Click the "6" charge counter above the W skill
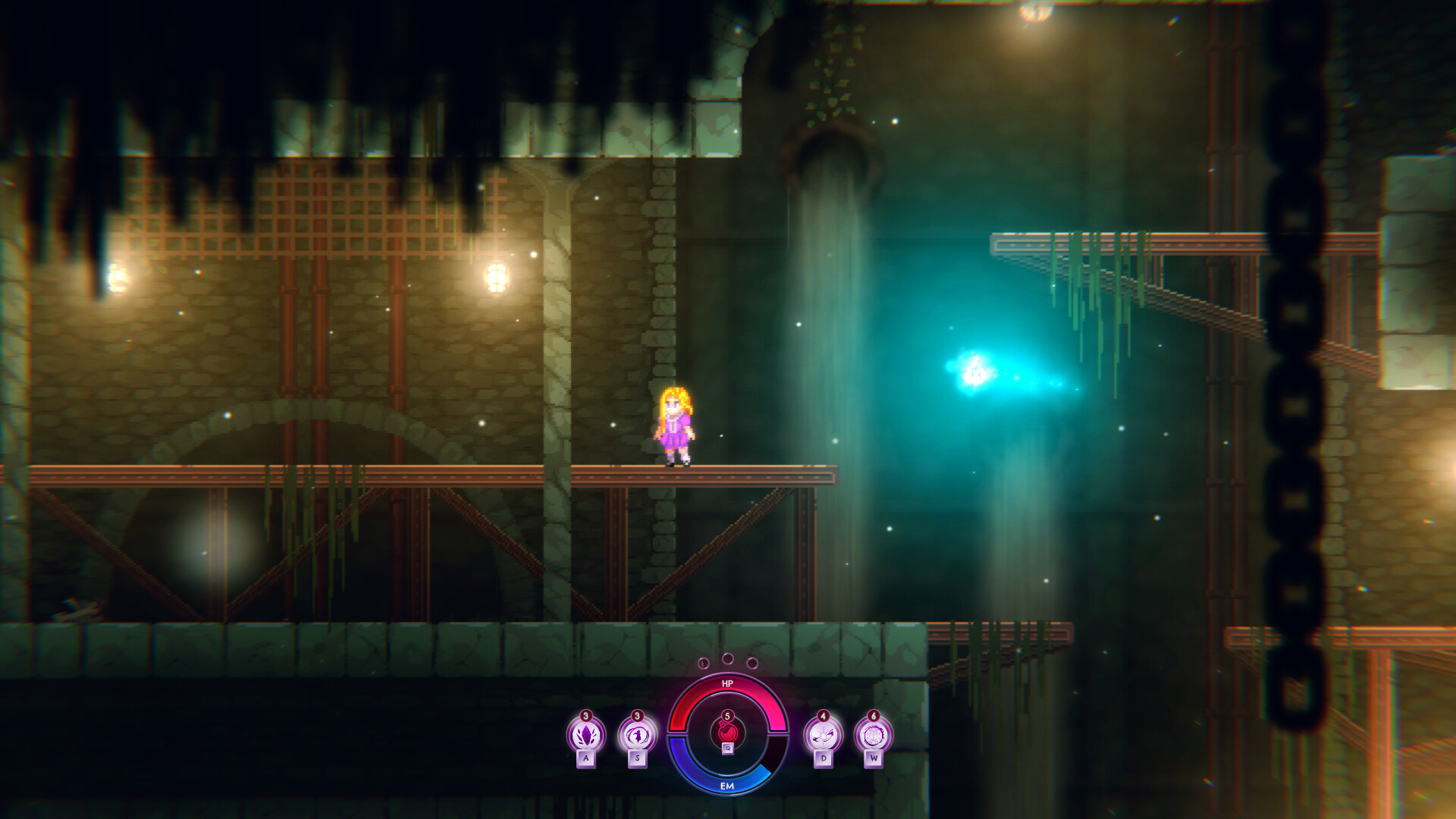Viewport: 1456px width, 819px height. (874, 716)
